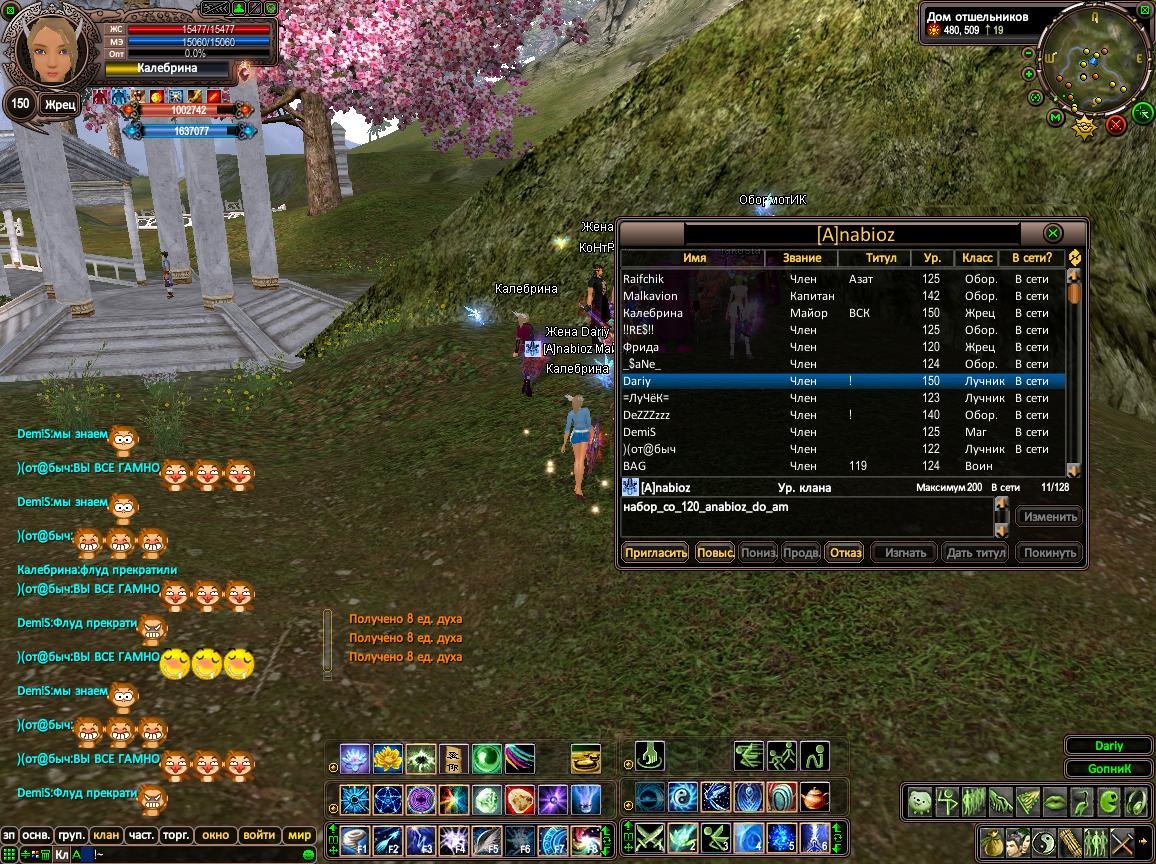Viewport: 1156px width, 864px height.
Task: Sort clan members by 'Класс' column header
Action: click(x=977, y=258)
